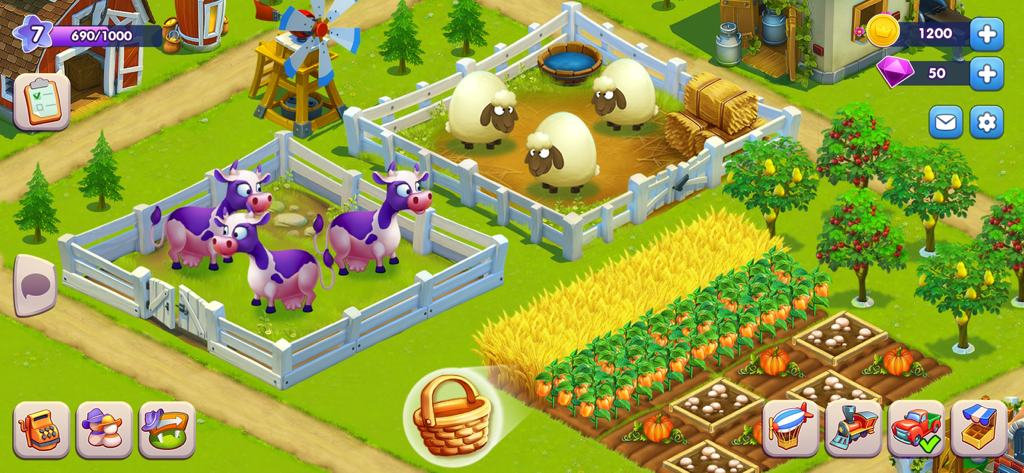Open the red truck deliveries

coord(916,428)
